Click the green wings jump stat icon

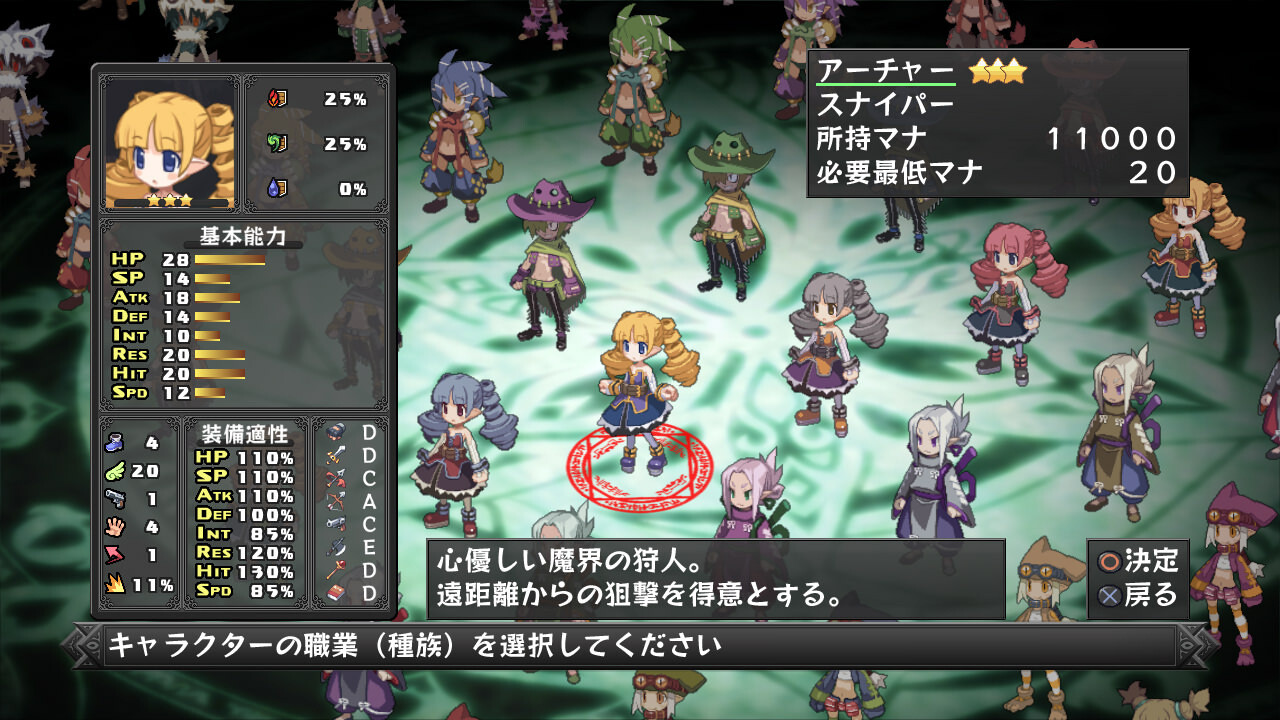point(115,471)
